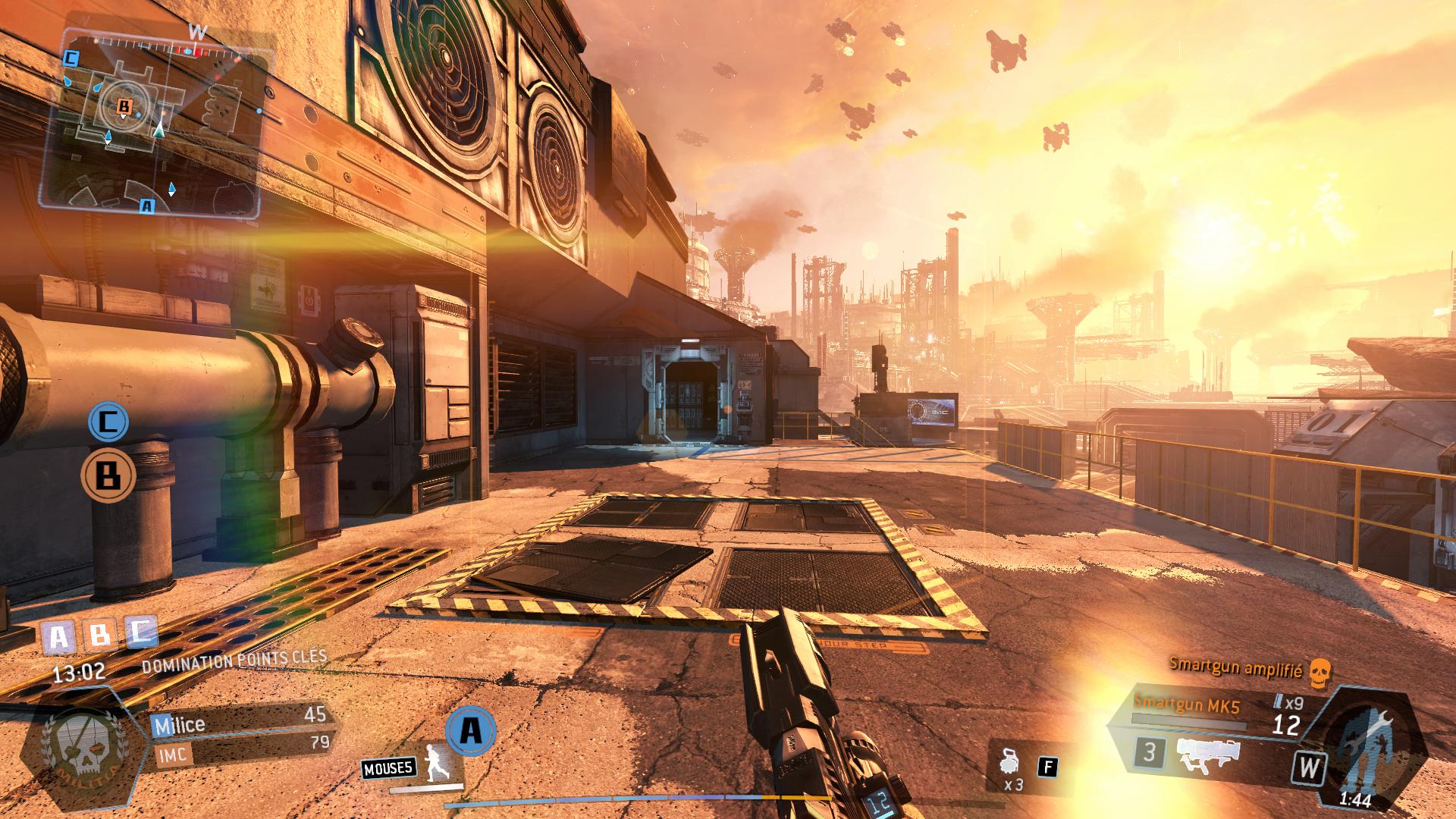Select the orange B hardpoint on the minimap
Screen dimensions: 1456x819
coord(124,108)
